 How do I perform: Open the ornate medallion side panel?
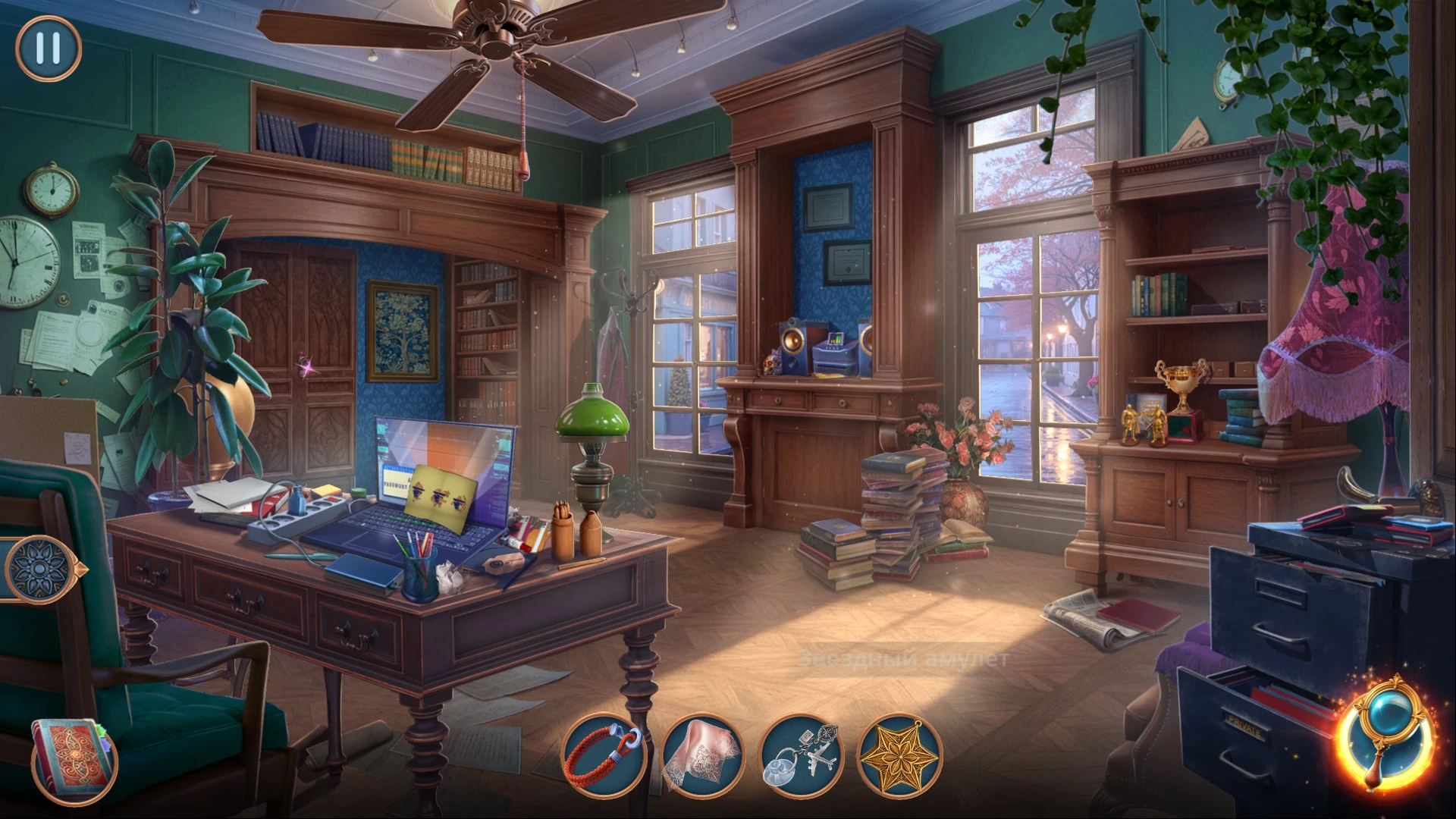(38, 567)
